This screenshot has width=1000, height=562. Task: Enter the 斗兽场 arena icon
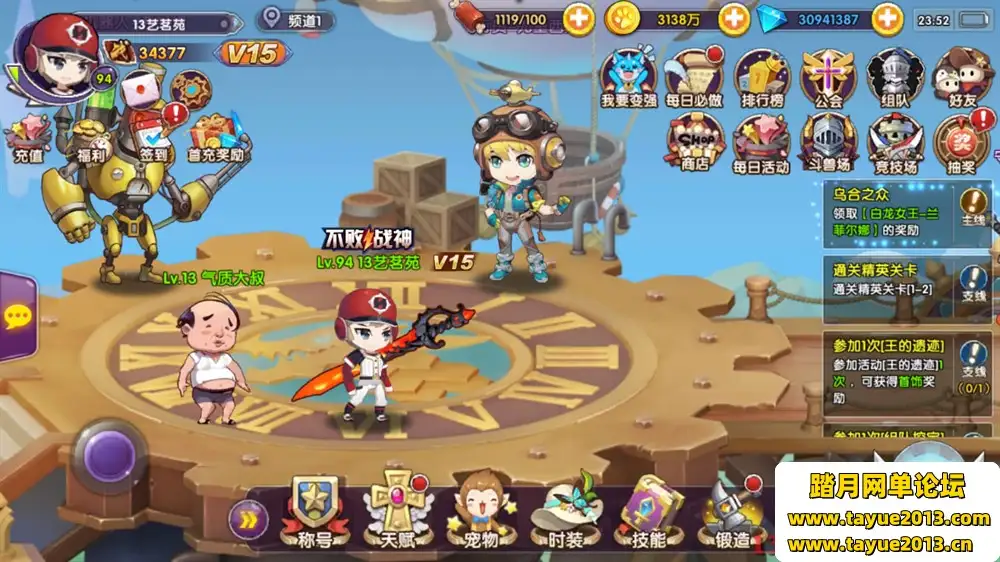click(x=828, y=140)
